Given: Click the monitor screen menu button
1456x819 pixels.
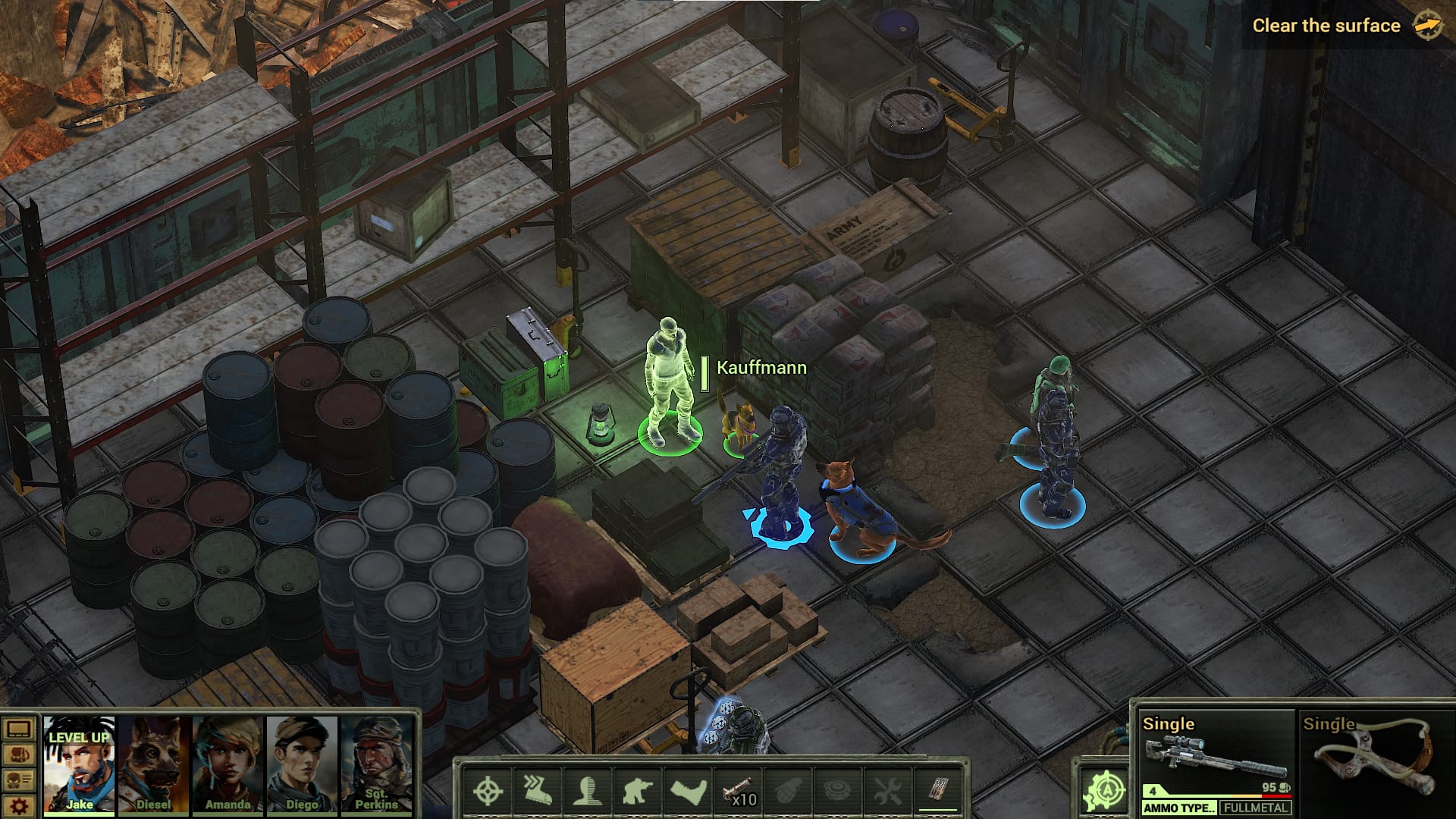Looking at the screenshot, I should (19, 730).
